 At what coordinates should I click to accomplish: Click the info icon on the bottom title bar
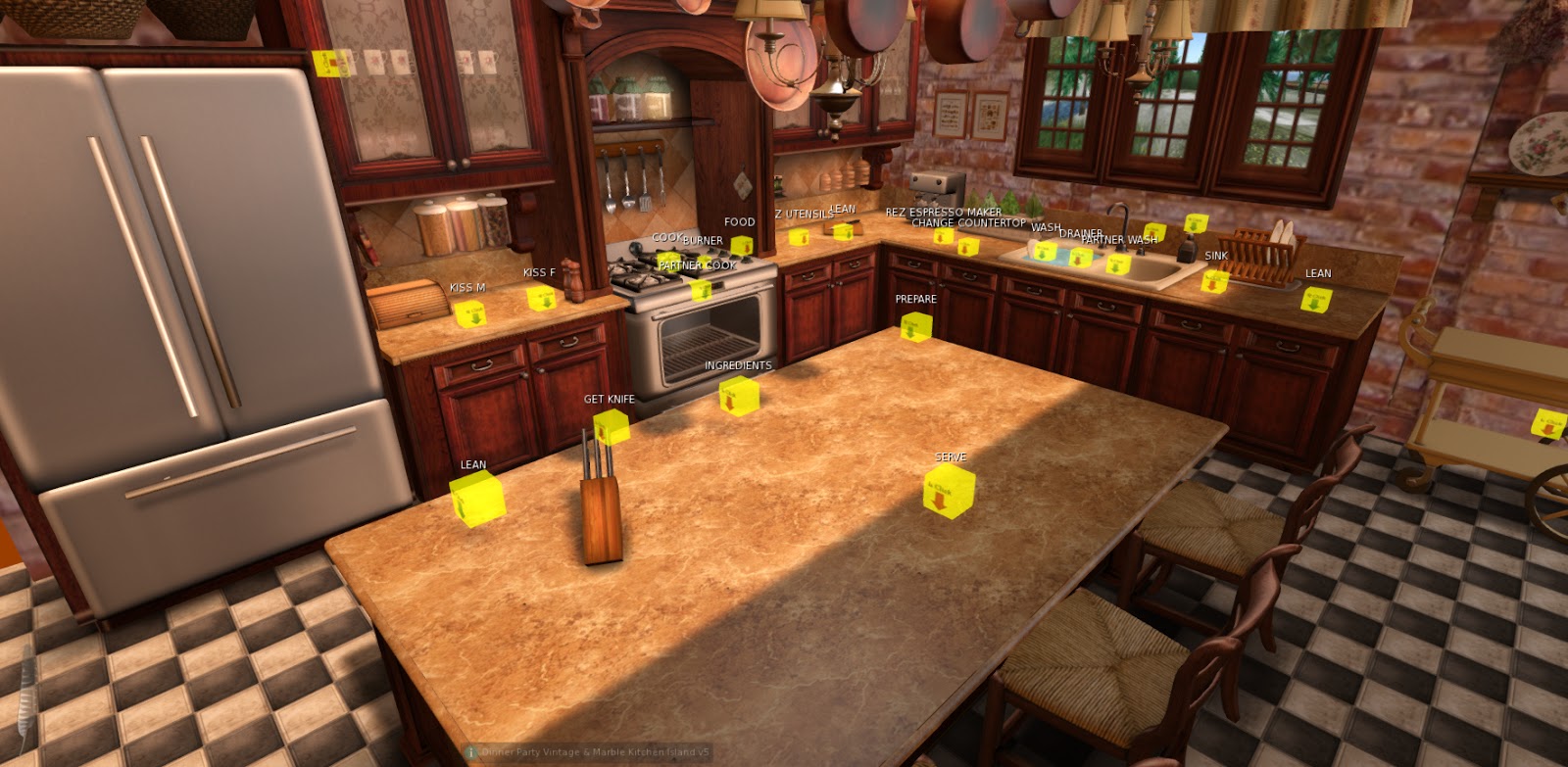pyautogui.click(x=472, y=753)
